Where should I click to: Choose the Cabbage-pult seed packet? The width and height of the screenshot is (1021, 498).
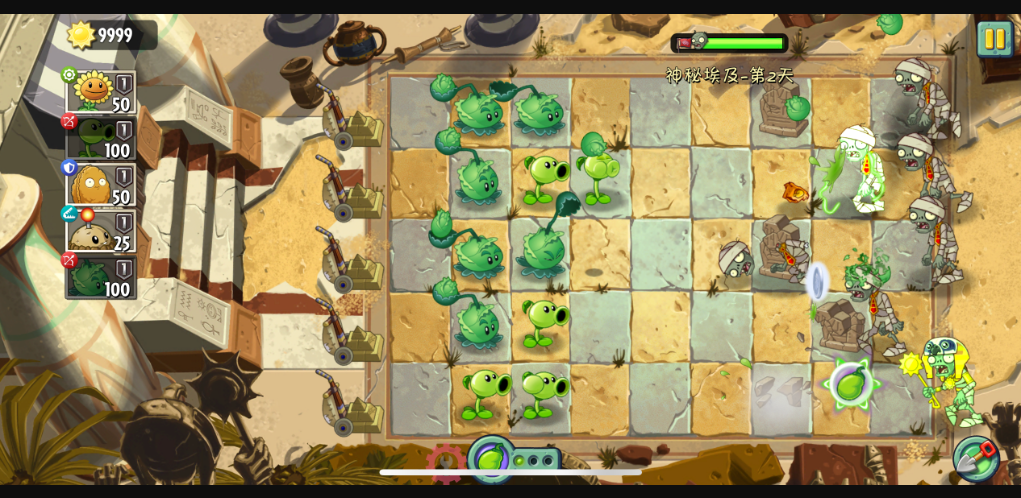point(101,277)
